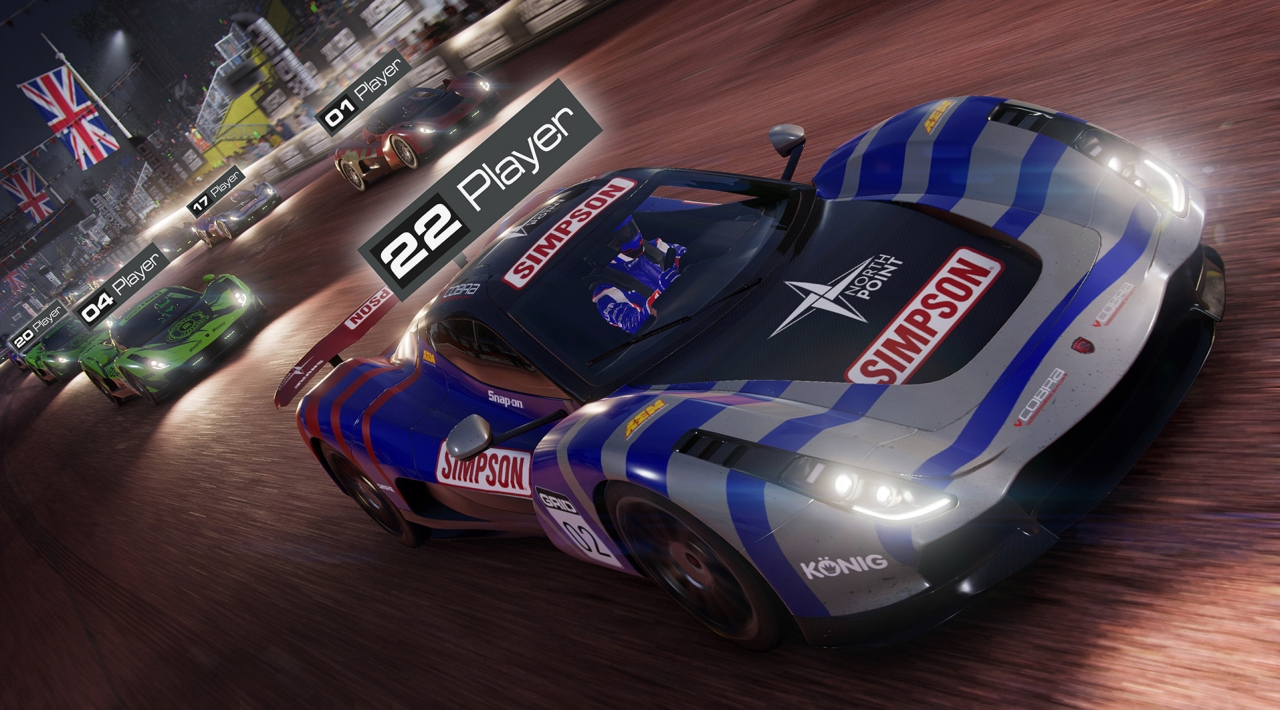The width and height of the screenshot is (1280, 710).
Task: Click the 01 Player name tag
Action: point(363,92)
